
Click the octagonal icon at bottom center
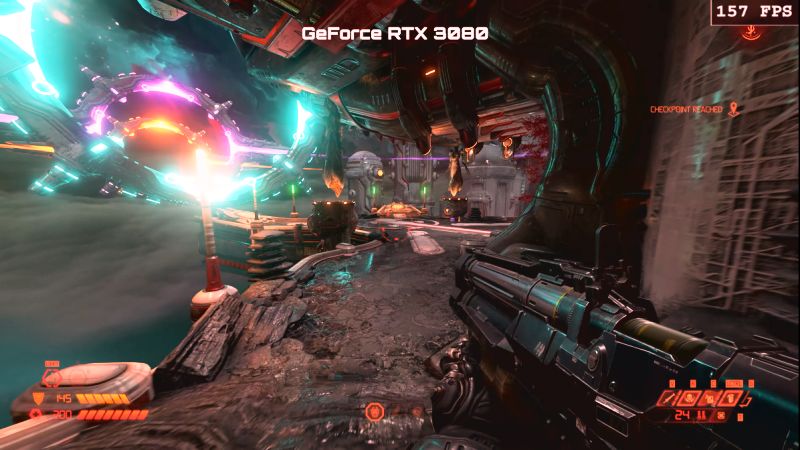(x=374, y=411)
